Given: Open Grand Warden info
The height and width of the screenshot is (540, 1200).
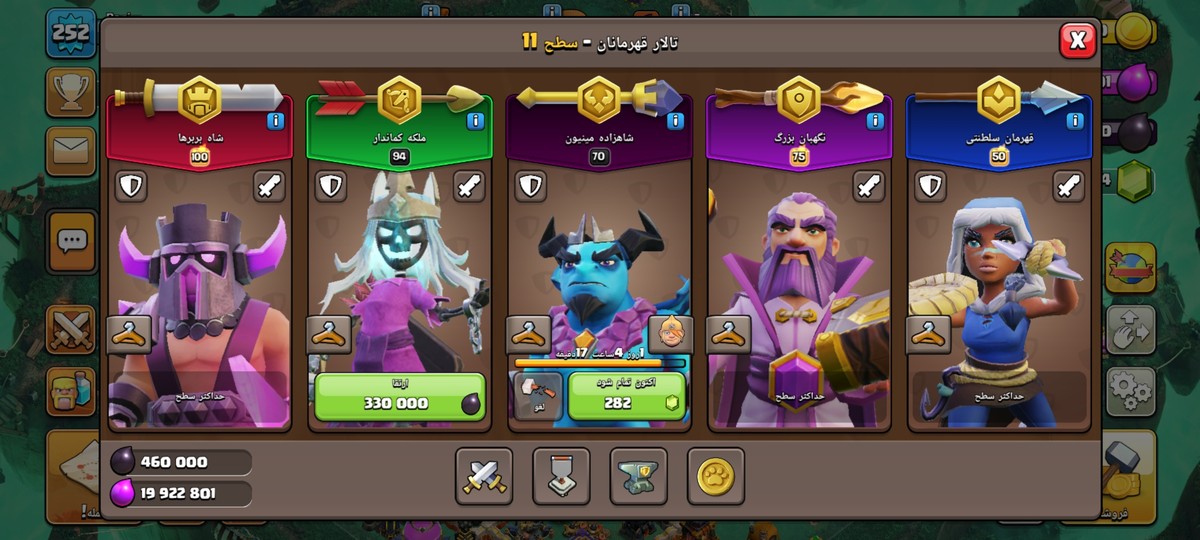Looking at the screenshot, I should click(875, 122).
